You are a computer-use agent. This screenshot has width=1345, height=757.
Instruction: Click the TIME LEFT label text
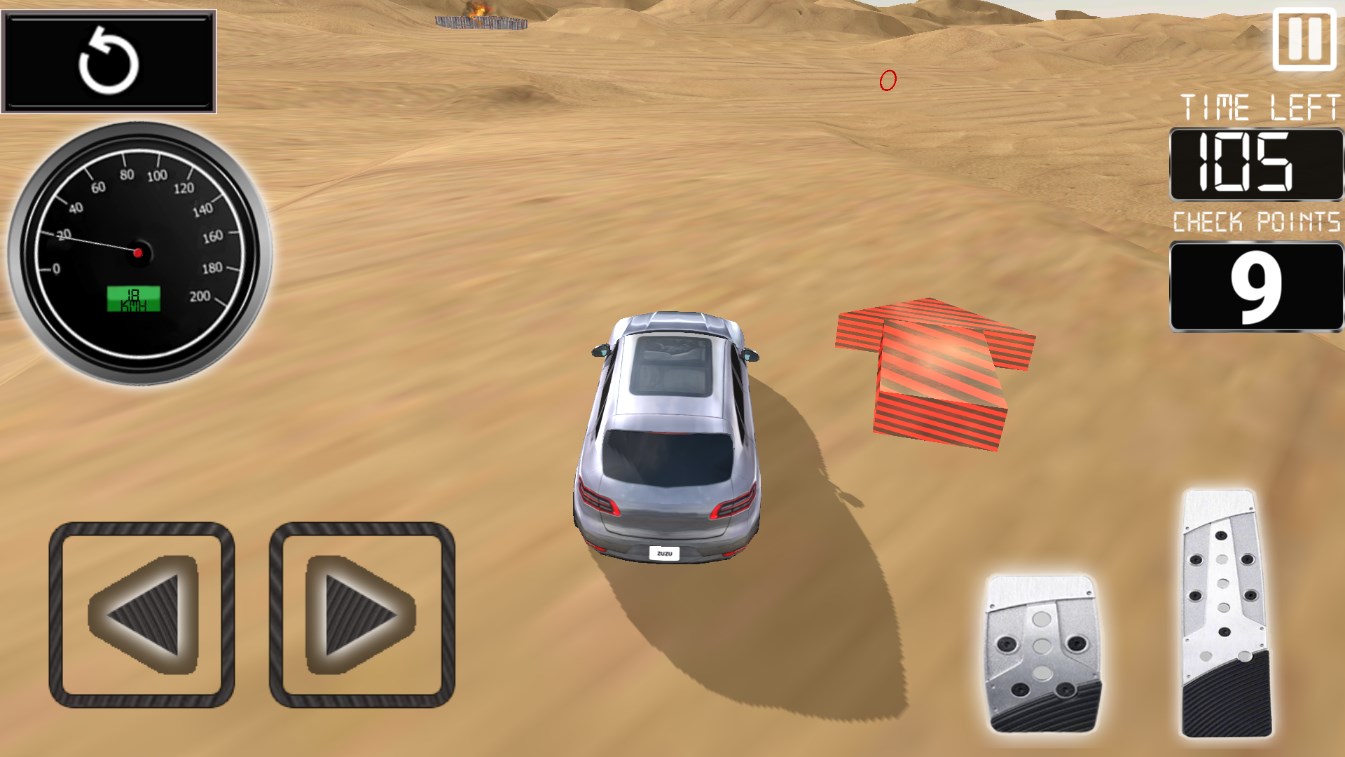pos(1256,108)
